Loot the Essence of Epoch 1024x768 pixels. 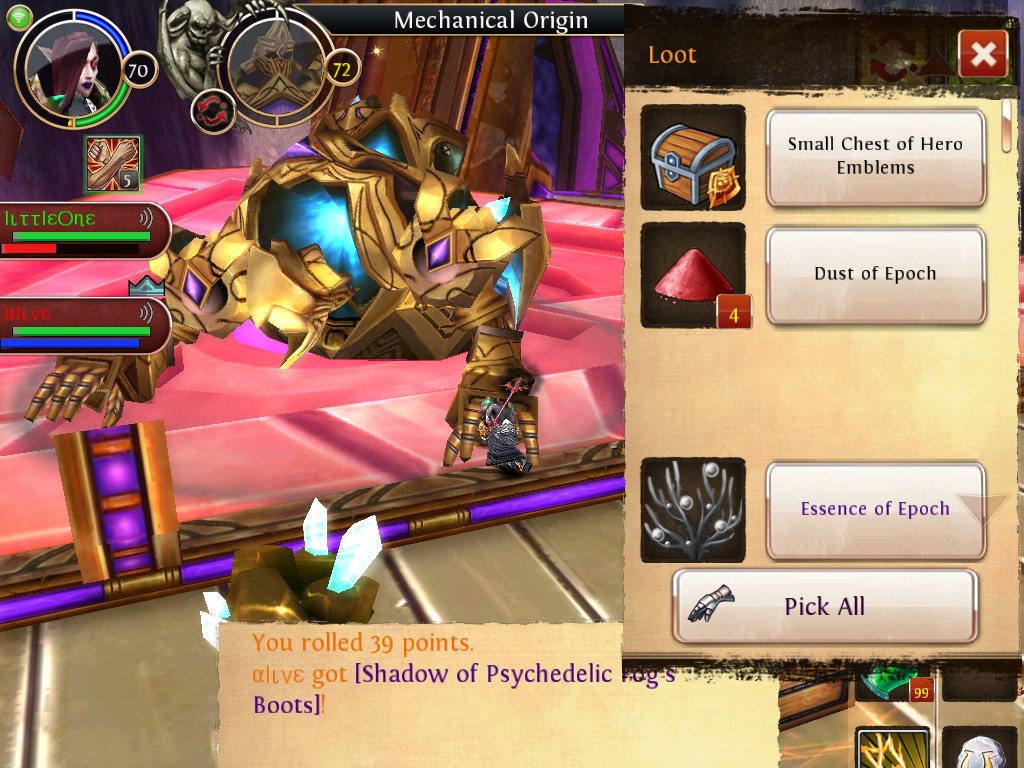[x=876, y=509]
